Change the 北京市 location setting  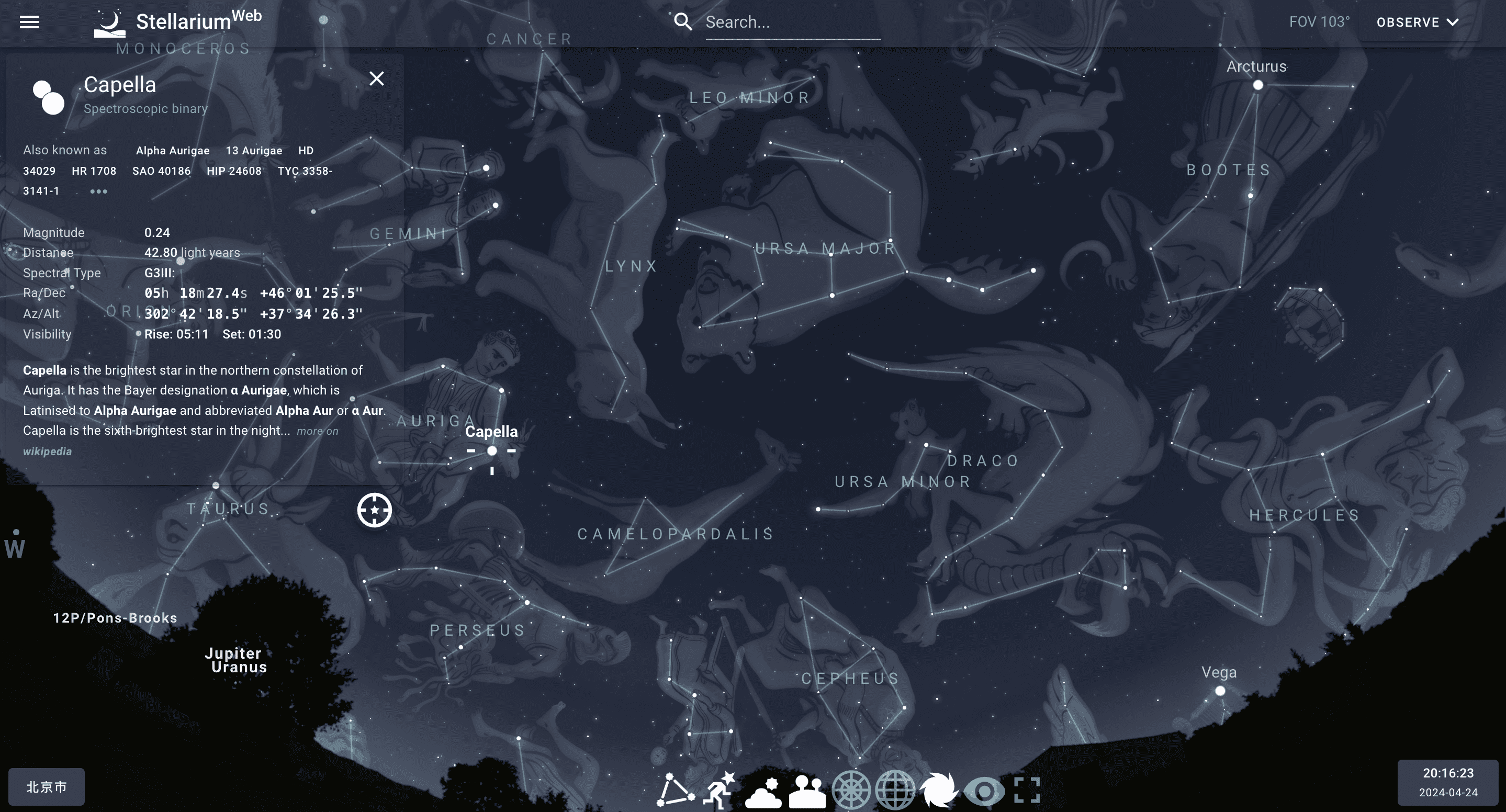[x=45, y=786]
